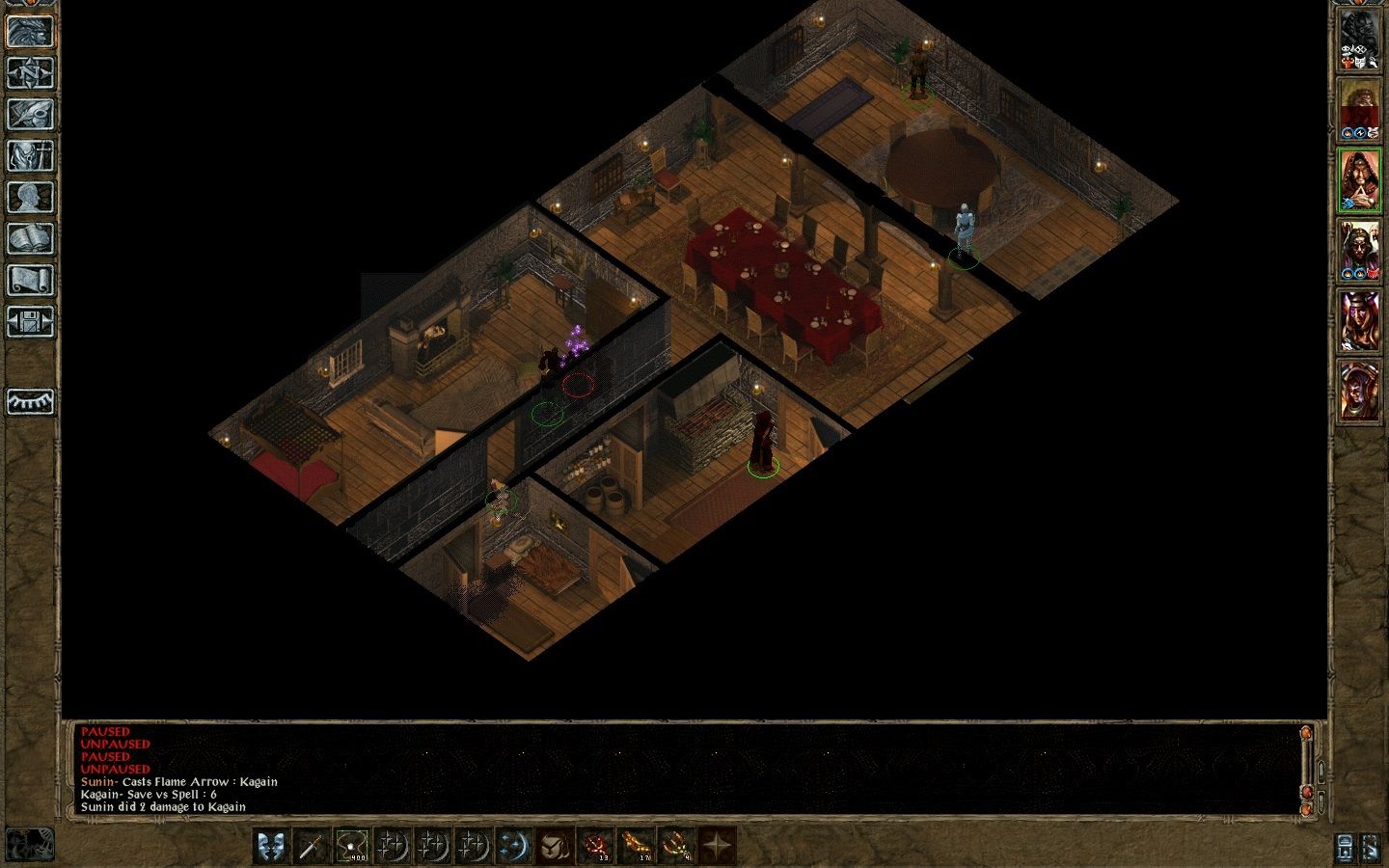Open the inventory screen from the sidebar
1389x868 pixels.
(30, 156)
